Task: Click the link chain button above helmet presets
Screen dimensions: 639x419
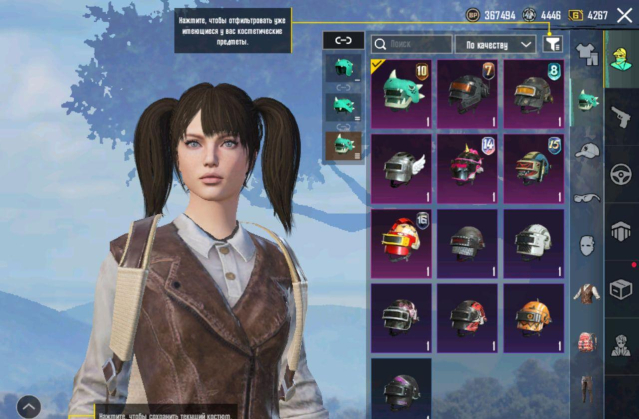Action: click(x=343, y=40)
